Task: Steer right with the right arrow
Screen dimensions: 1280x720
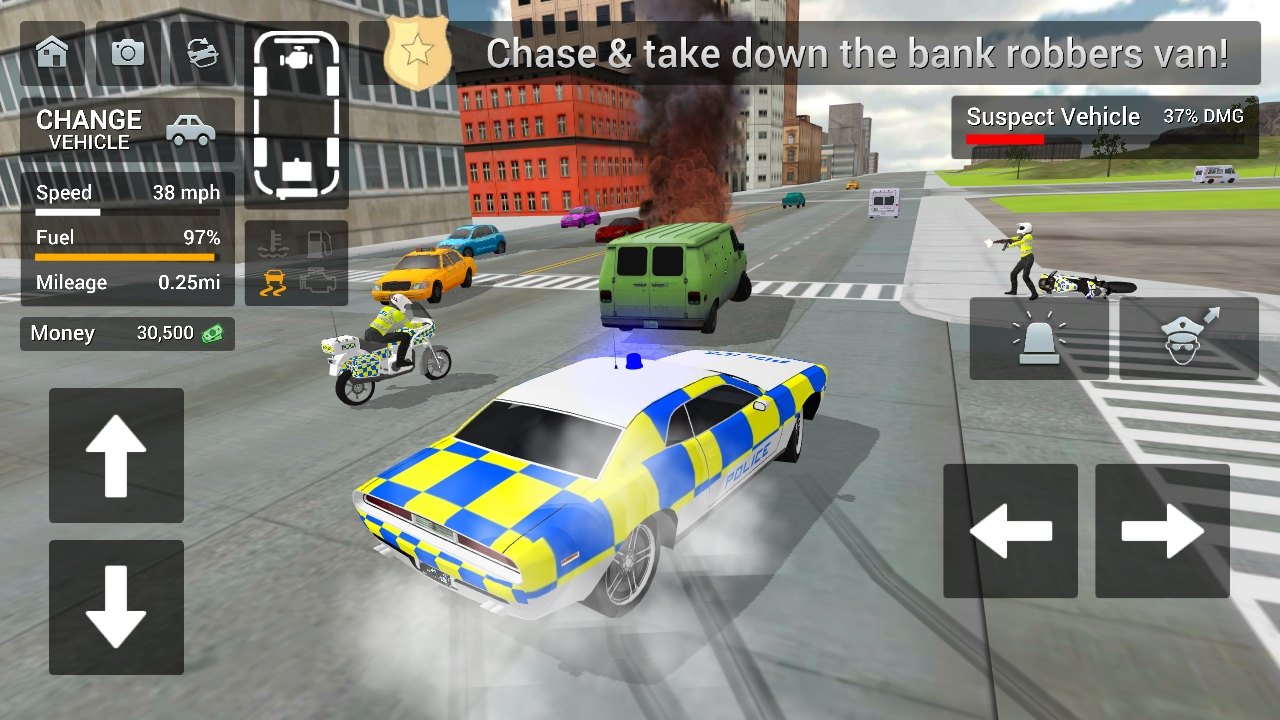Action: (1161, 530)
